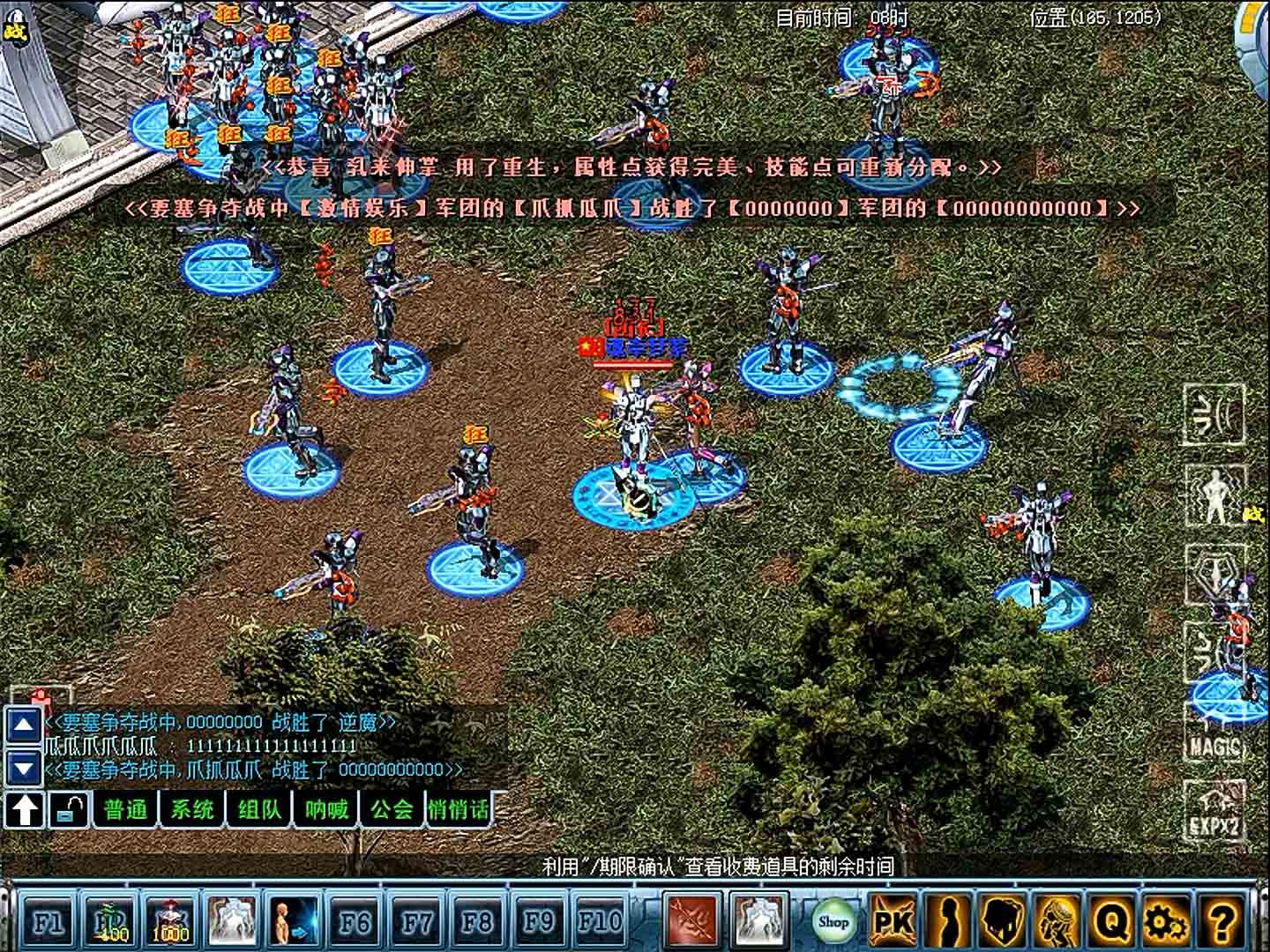This screenshot has width=1270, height=952.
Task: Open the green Shop button
Action: click(x=833, y=922)
